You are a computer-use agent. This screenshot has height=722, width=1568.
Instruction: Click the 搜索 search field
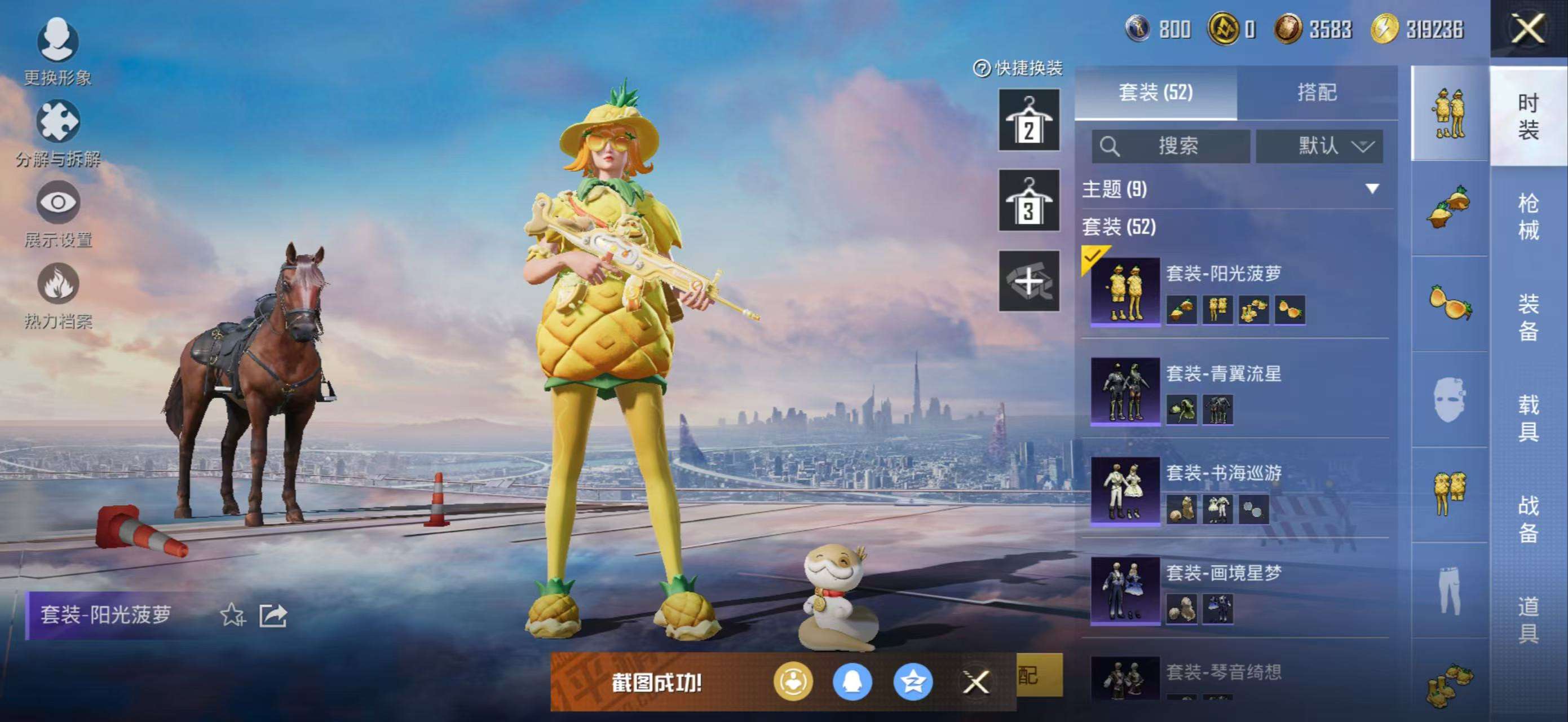point(1171,146)
